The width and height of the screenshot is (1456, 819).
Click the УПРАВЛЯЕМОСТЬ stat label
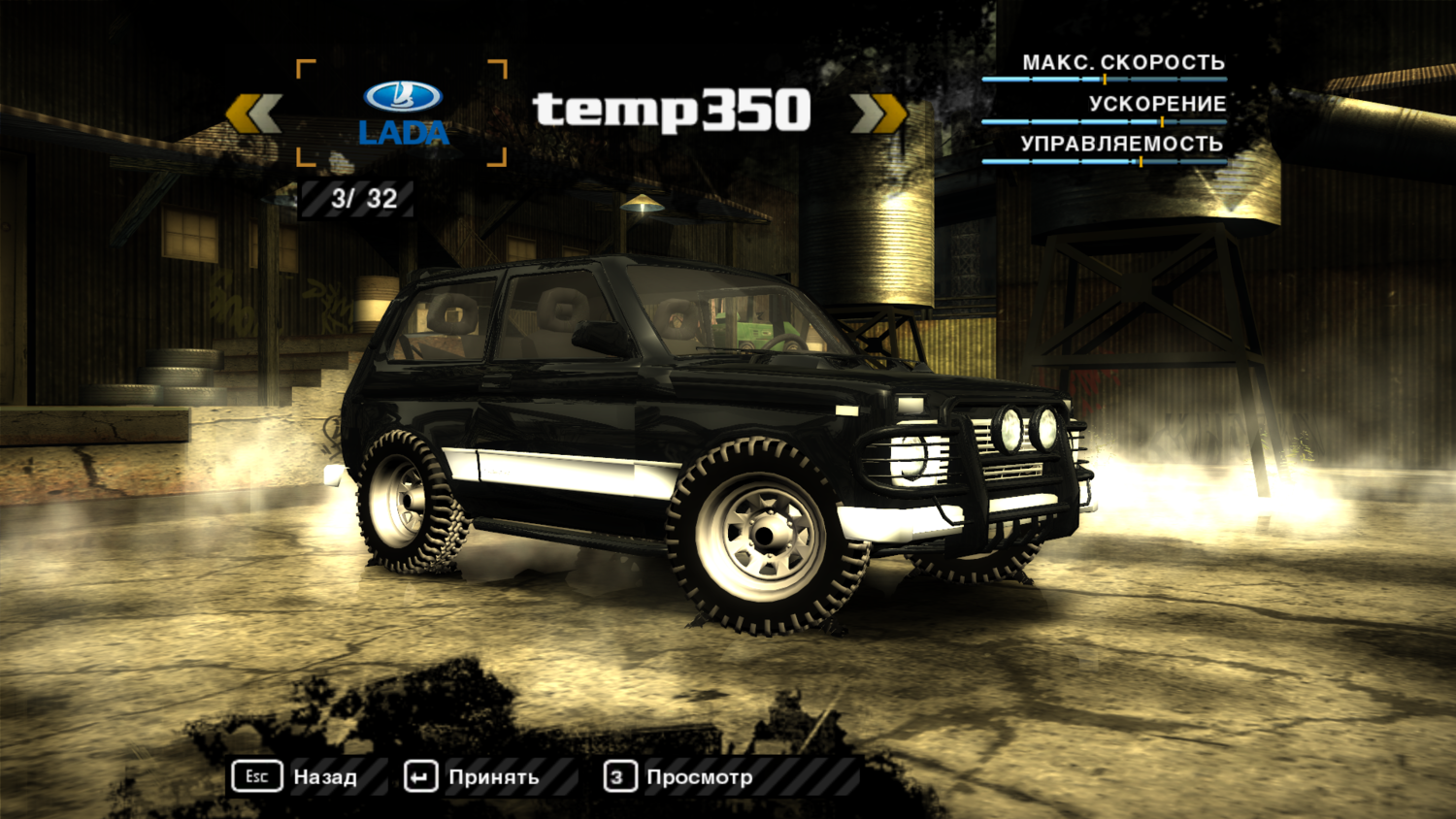tap(1121, 144)
